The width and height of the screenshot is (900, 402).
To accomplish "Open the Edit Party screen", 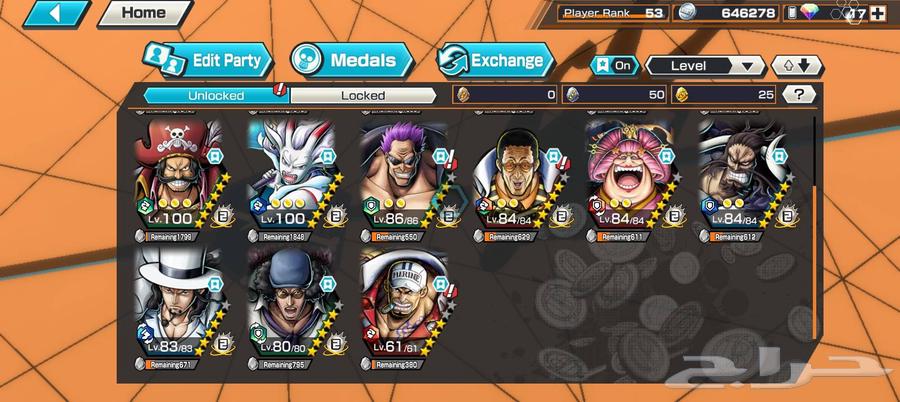I will pos(208,60).
